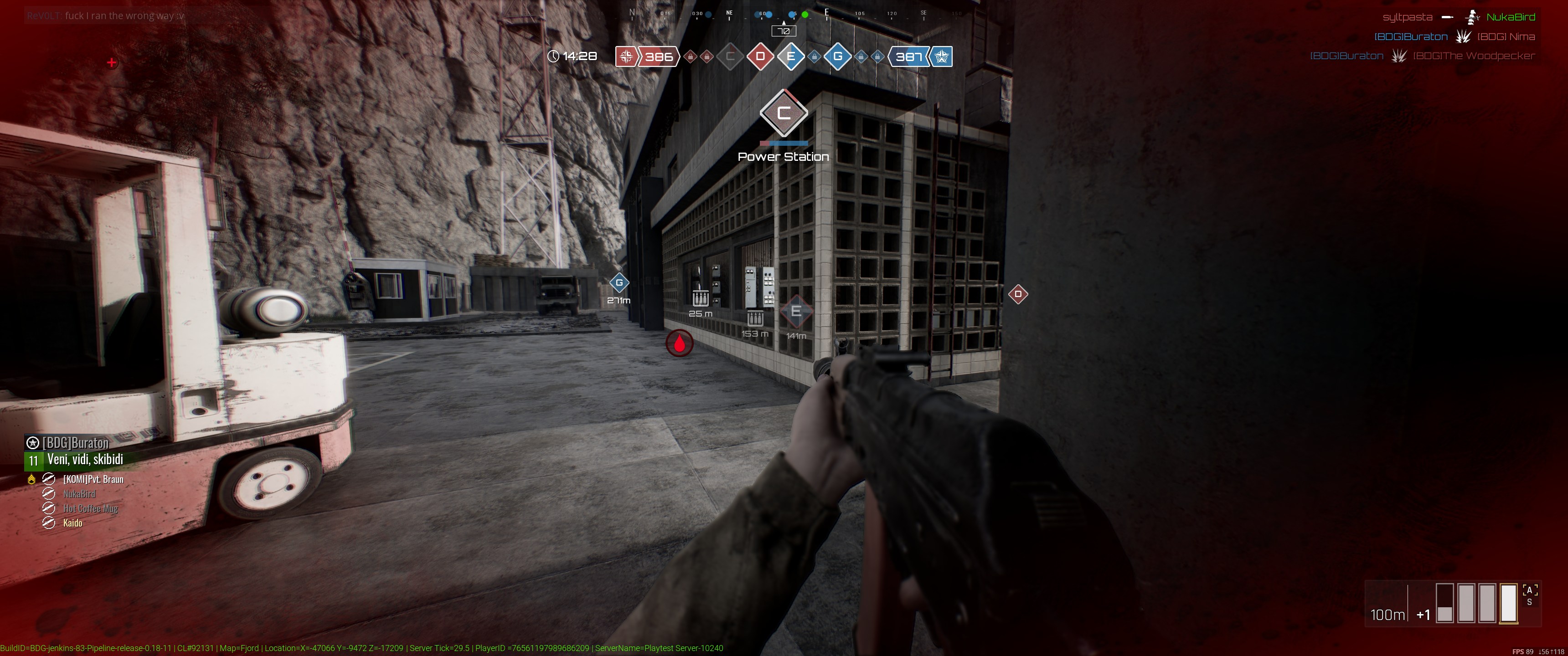Click the blue star team emblem beside 387
1568x656 pixels.
(x=942, y=56)
